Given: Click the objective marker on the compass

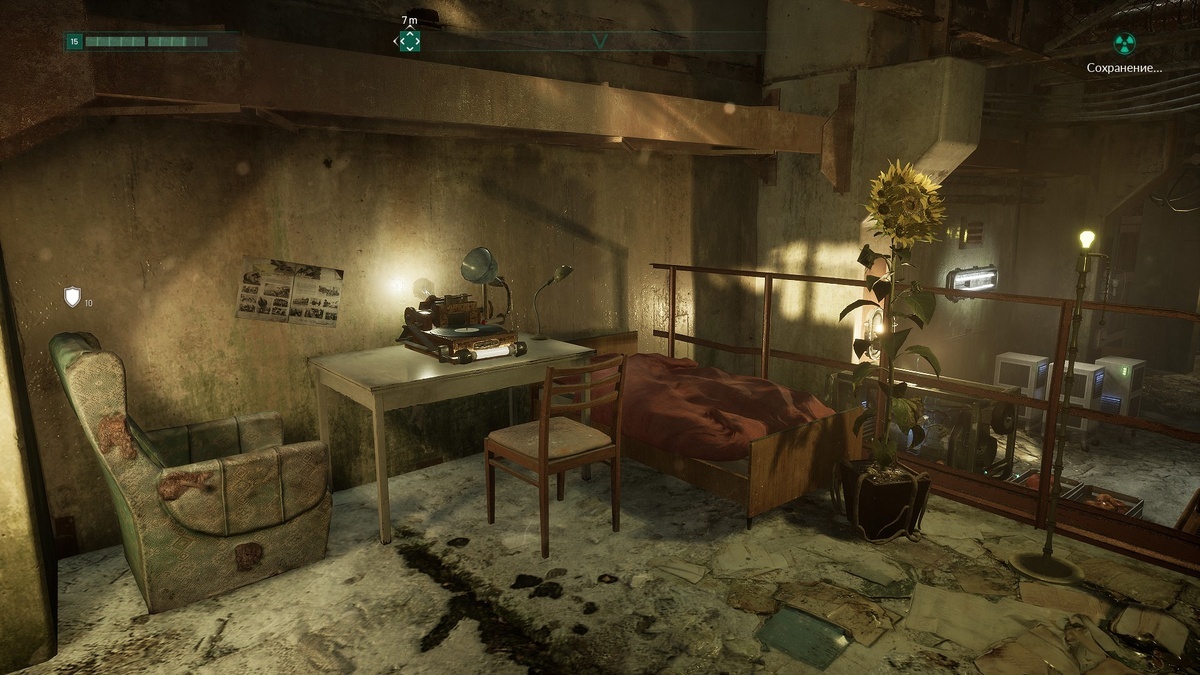Looking at the screenshot, I should point(409,41).
